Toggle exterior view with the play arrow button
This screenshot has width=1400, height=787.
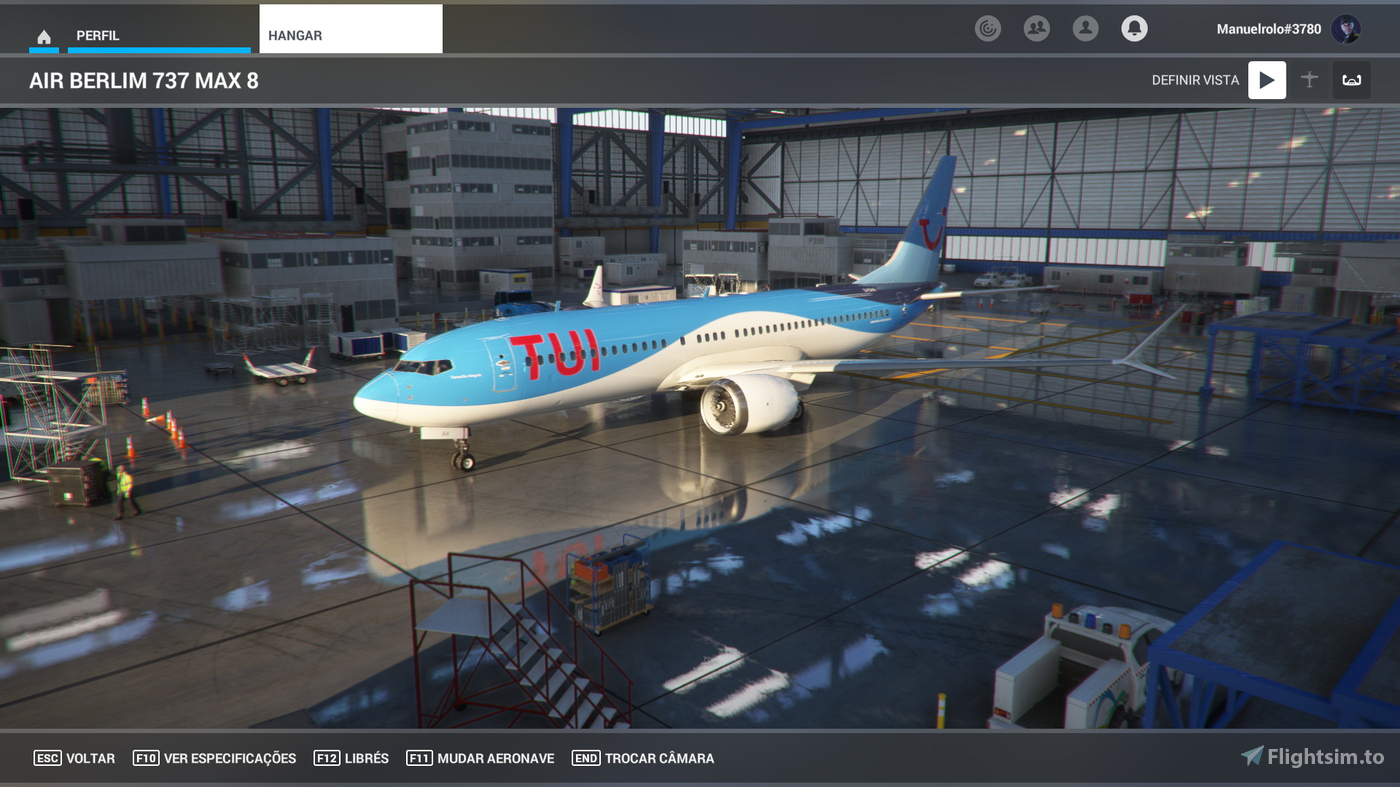[1266, 80]
